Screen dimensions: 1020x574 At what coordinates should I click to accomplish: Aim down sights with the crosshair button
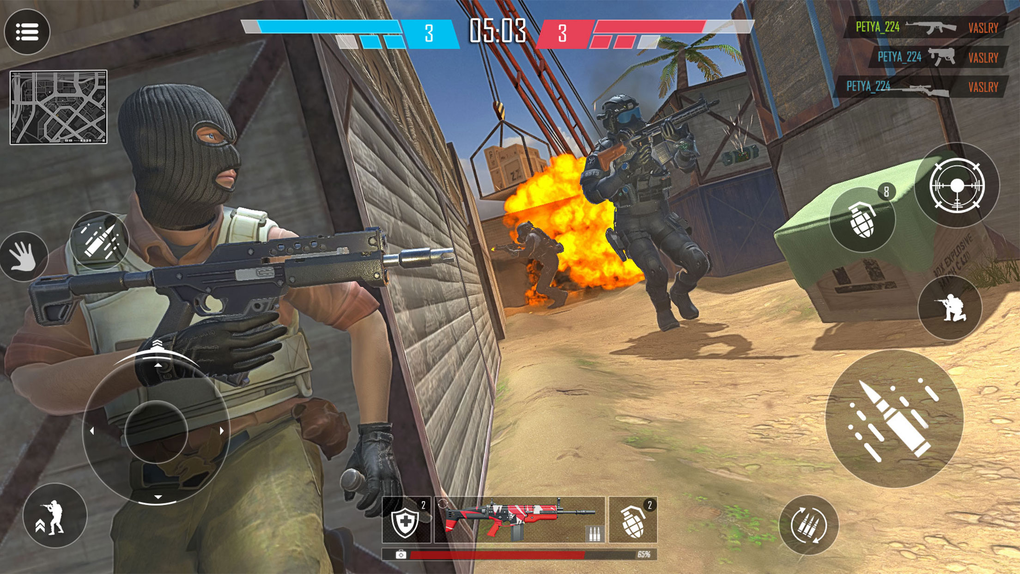tap(956, 185)
